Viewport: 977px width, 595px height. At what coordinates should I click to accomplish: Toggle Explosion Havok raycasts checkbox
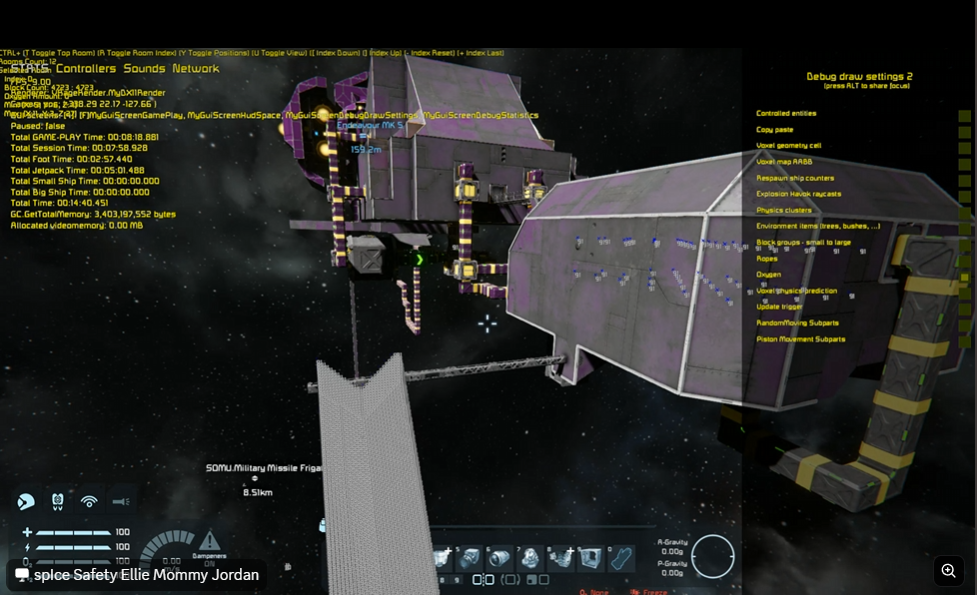point(964,195)
